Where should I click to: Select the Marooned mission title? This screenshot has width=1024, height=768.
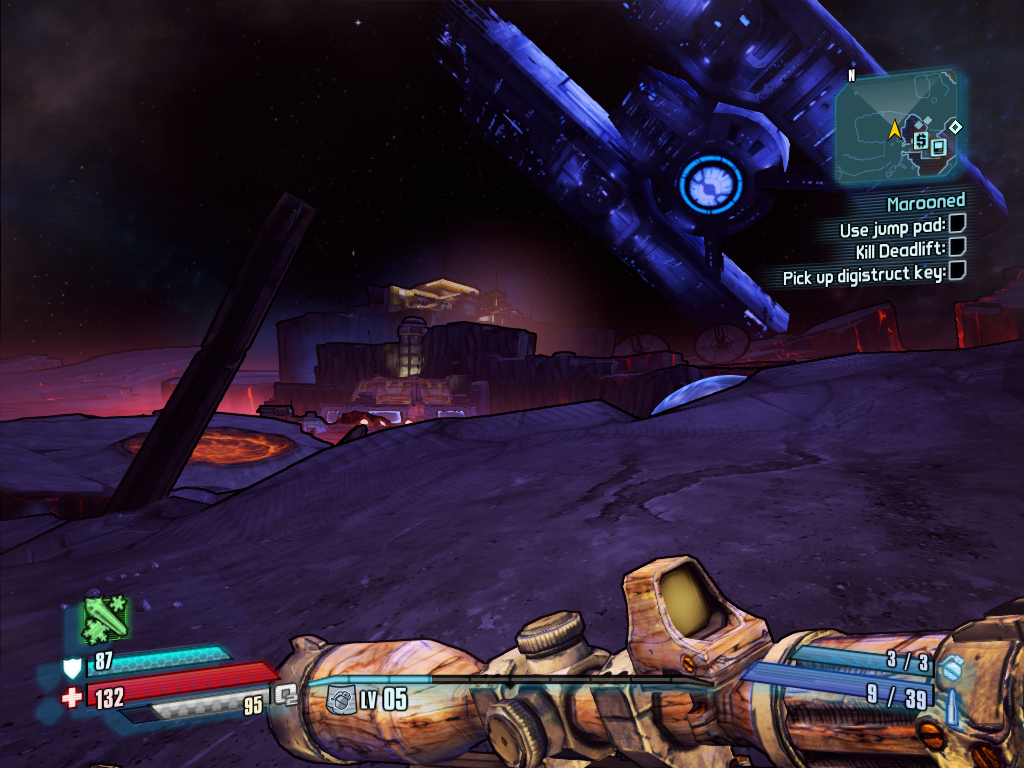point(926,203)
